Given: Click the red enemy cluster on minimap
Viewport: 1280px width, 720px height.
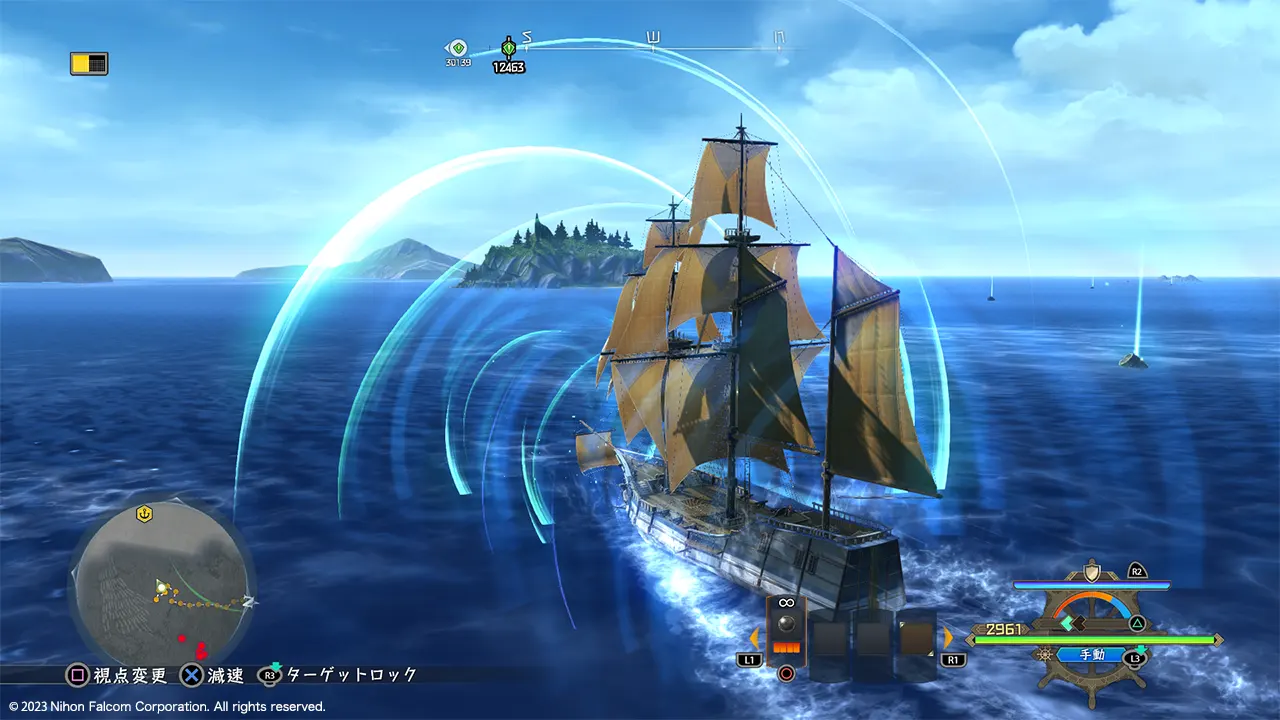Looking at the screenshot, I should coord(200,649).
